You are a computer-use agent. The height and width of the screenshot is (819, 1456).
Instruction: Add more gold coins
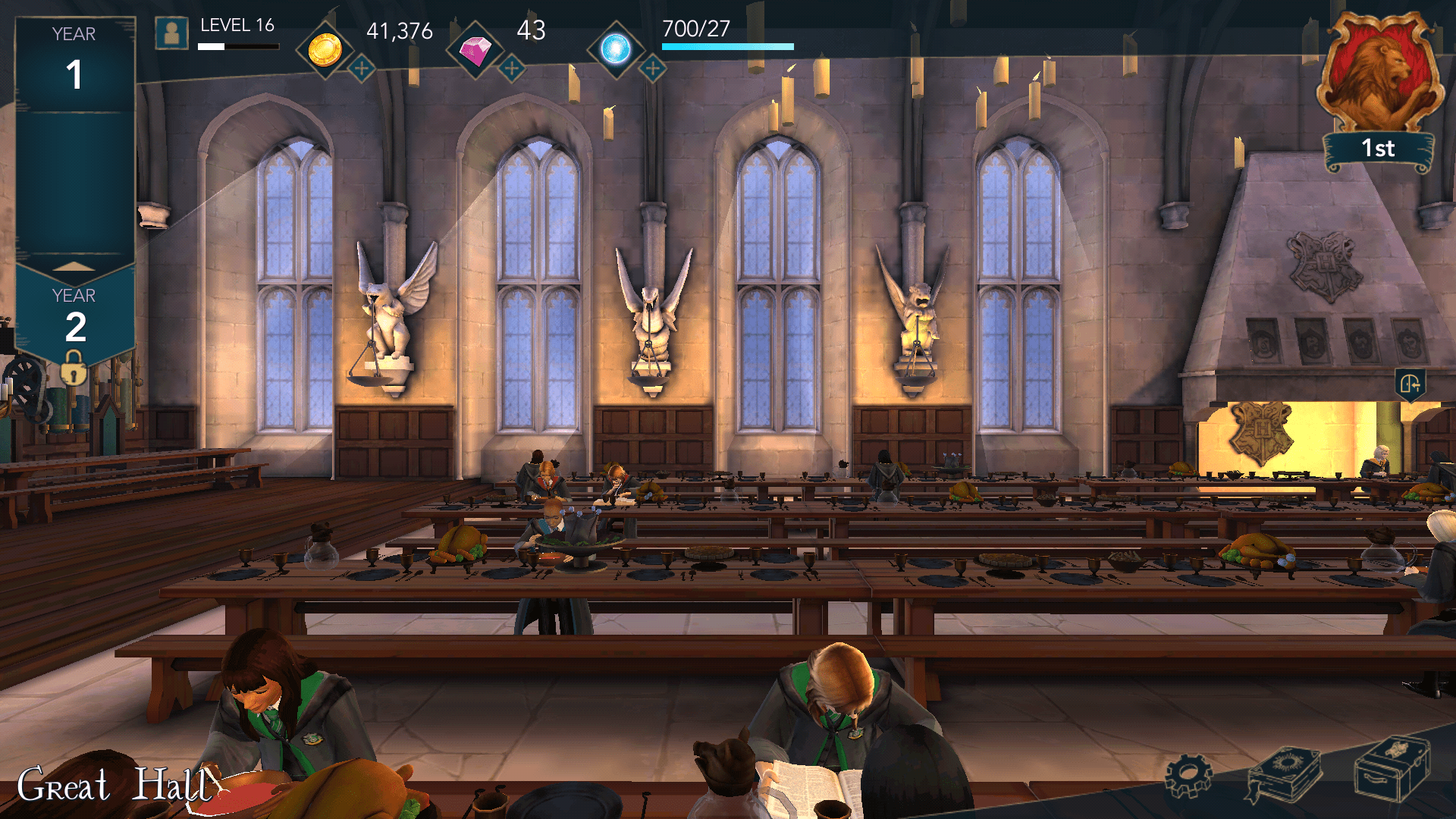coord(362,68)
